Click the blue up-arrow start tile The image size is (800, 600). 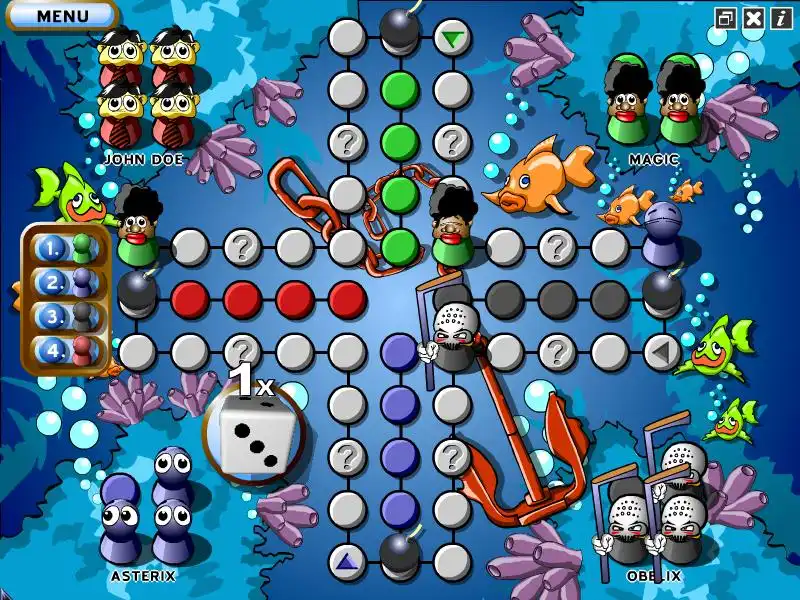click(347, 561)
